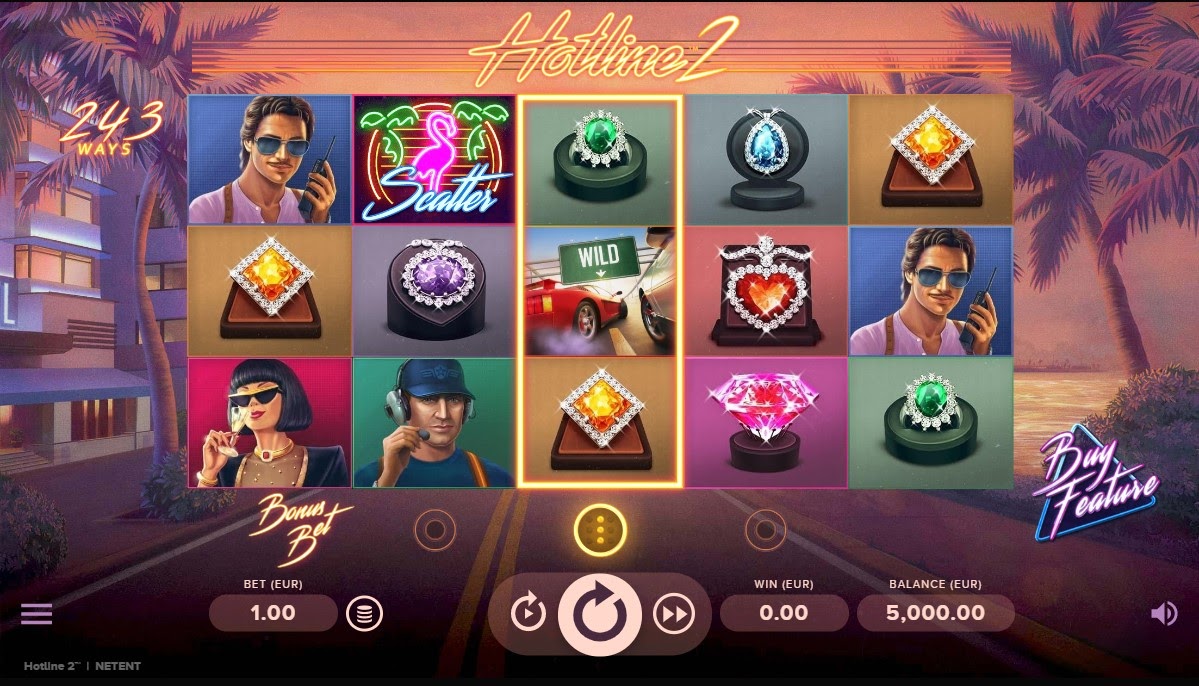The height and width of the screenshot is (686, 1199).
Task: Open the hamburger menu
Action: coord(37,613)
